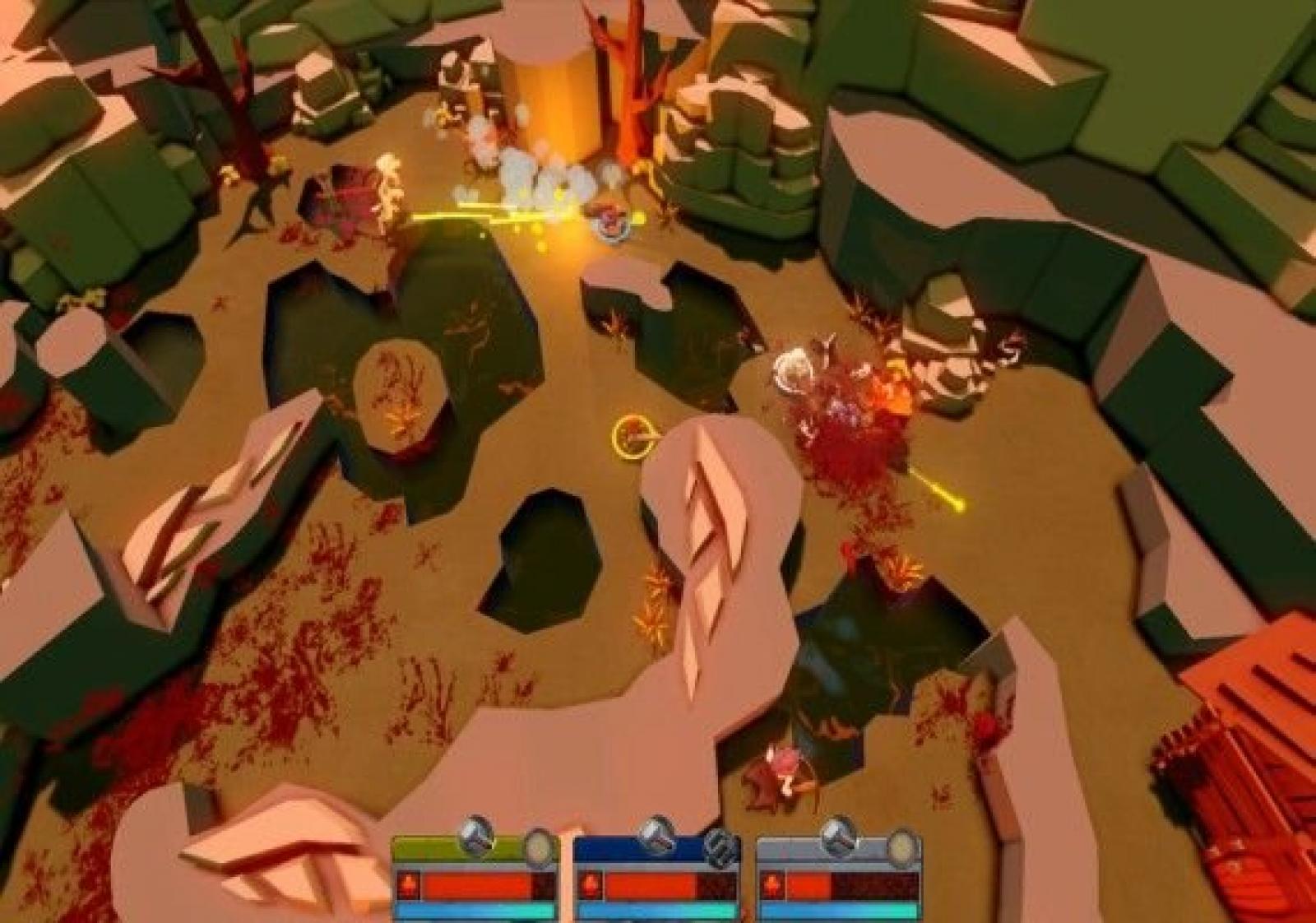Click the round beige item on the gray panel

[902, 846]
